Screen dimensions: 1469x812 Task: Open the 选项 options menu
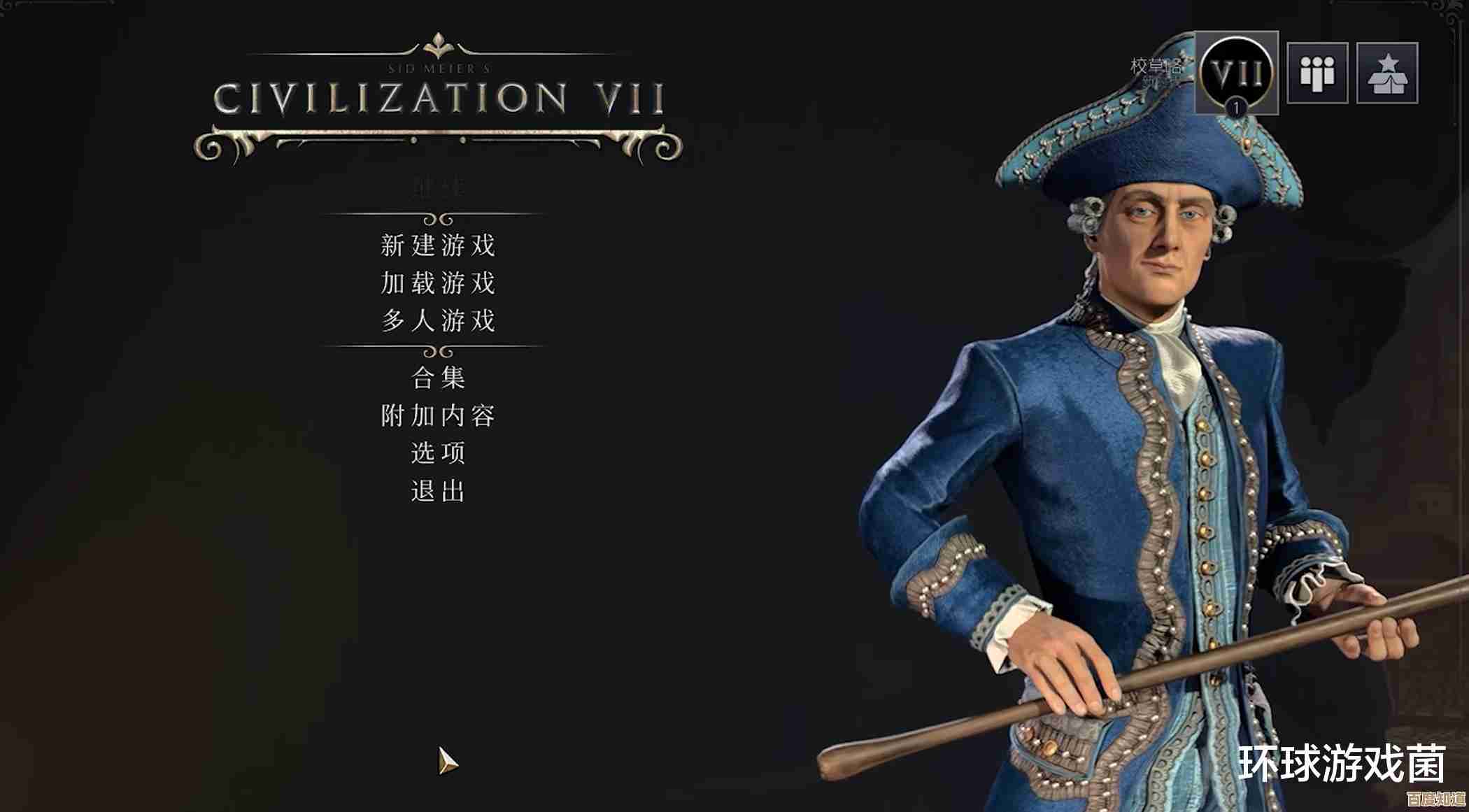point(438,453)
